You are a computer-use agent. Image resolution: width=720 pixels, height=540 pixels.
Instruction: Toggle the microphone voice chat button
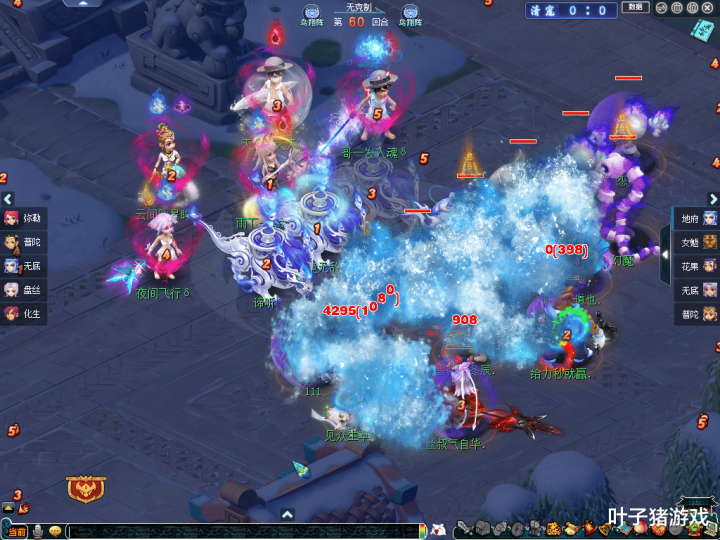(38, 531)
